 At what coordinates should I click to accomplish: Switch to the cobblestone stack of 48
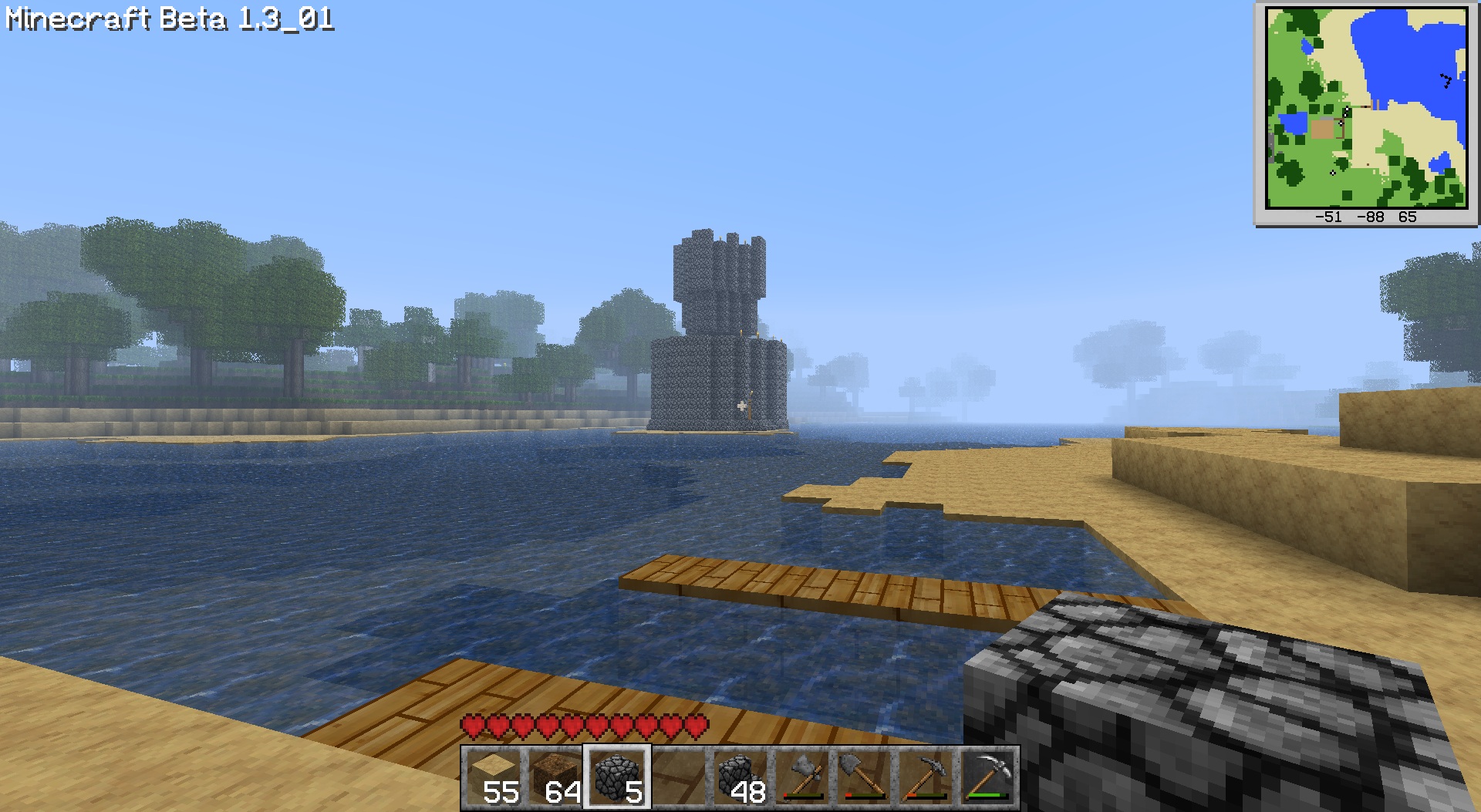click(x=740, y=777)
